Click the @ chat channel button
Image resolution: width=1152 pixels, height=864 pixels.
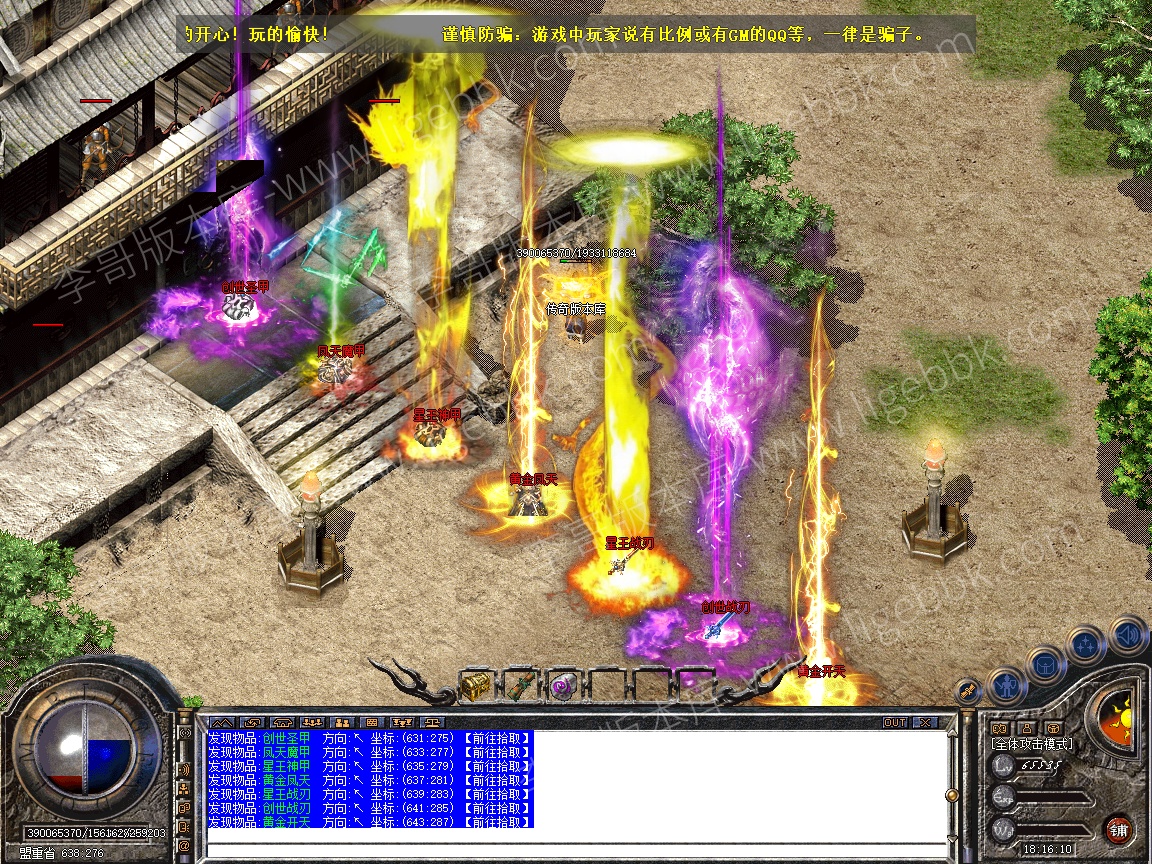click(185, 846)
